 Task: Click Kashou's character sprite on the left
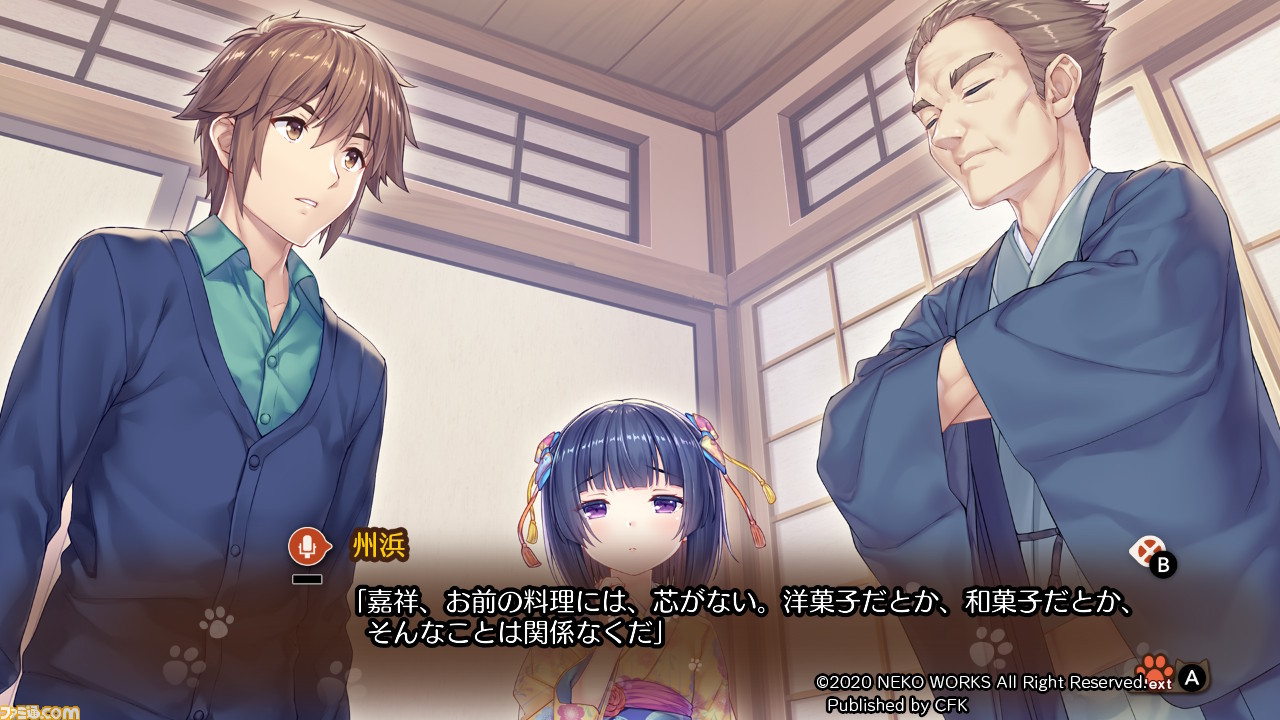point(250,300)
